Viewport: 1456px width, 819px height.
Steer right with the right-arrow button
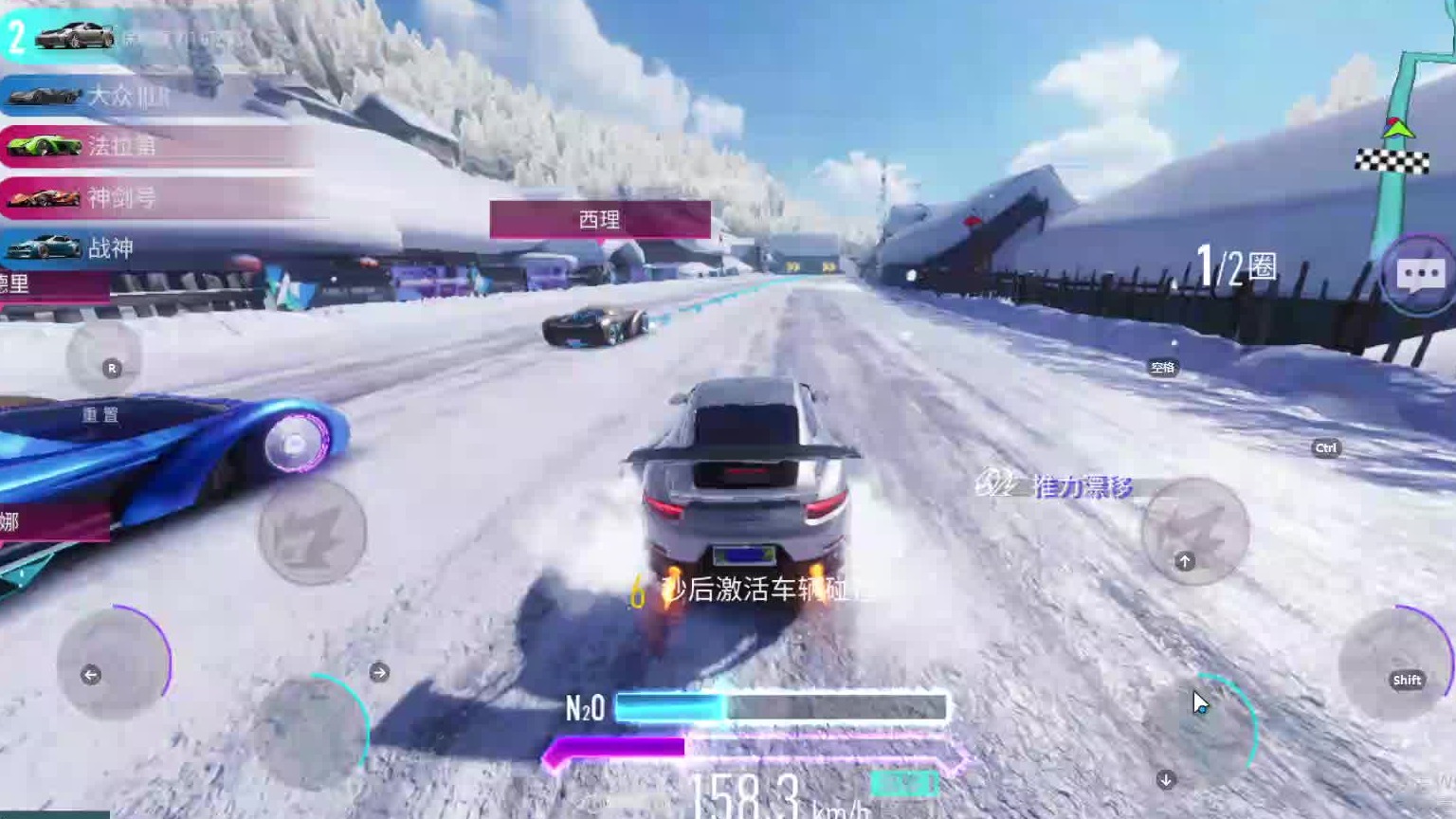tap(313, 730)
